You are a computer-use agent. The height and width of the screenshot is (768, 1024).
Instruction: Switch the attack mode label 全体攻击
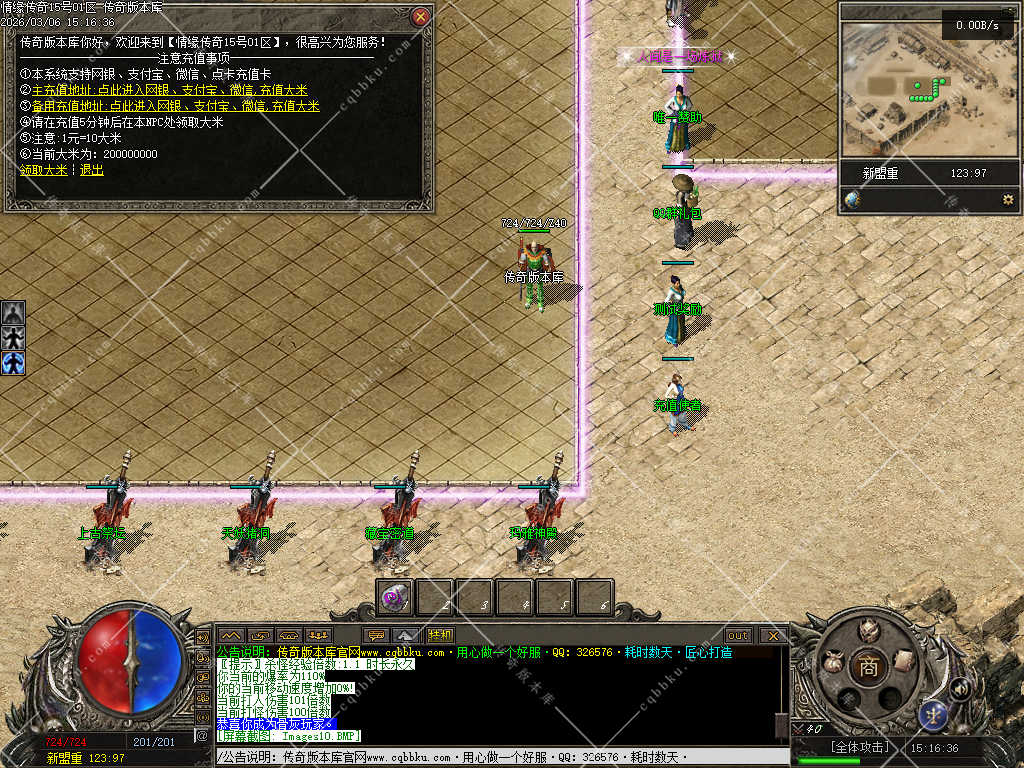click(859, 747)
